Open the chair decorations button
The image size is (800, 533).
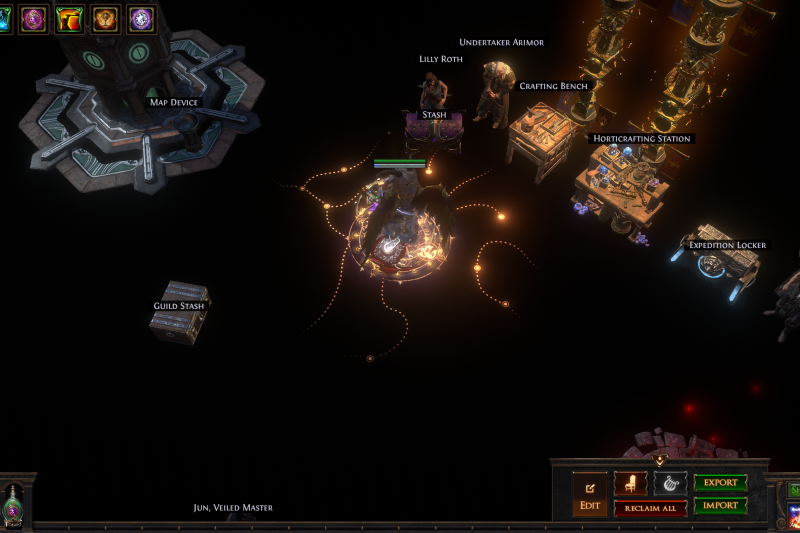pos(630,484)
